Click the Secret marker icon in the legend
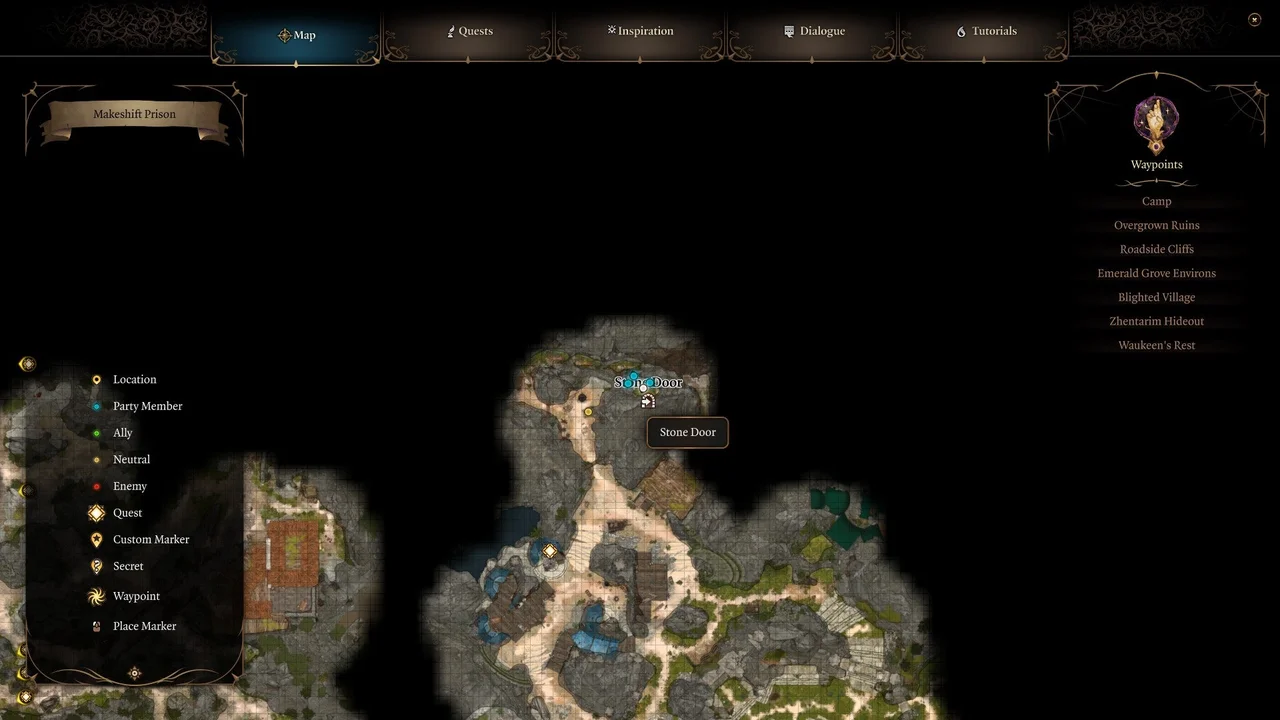This screenshot has width=1280, height=720. tap(96, 566)
